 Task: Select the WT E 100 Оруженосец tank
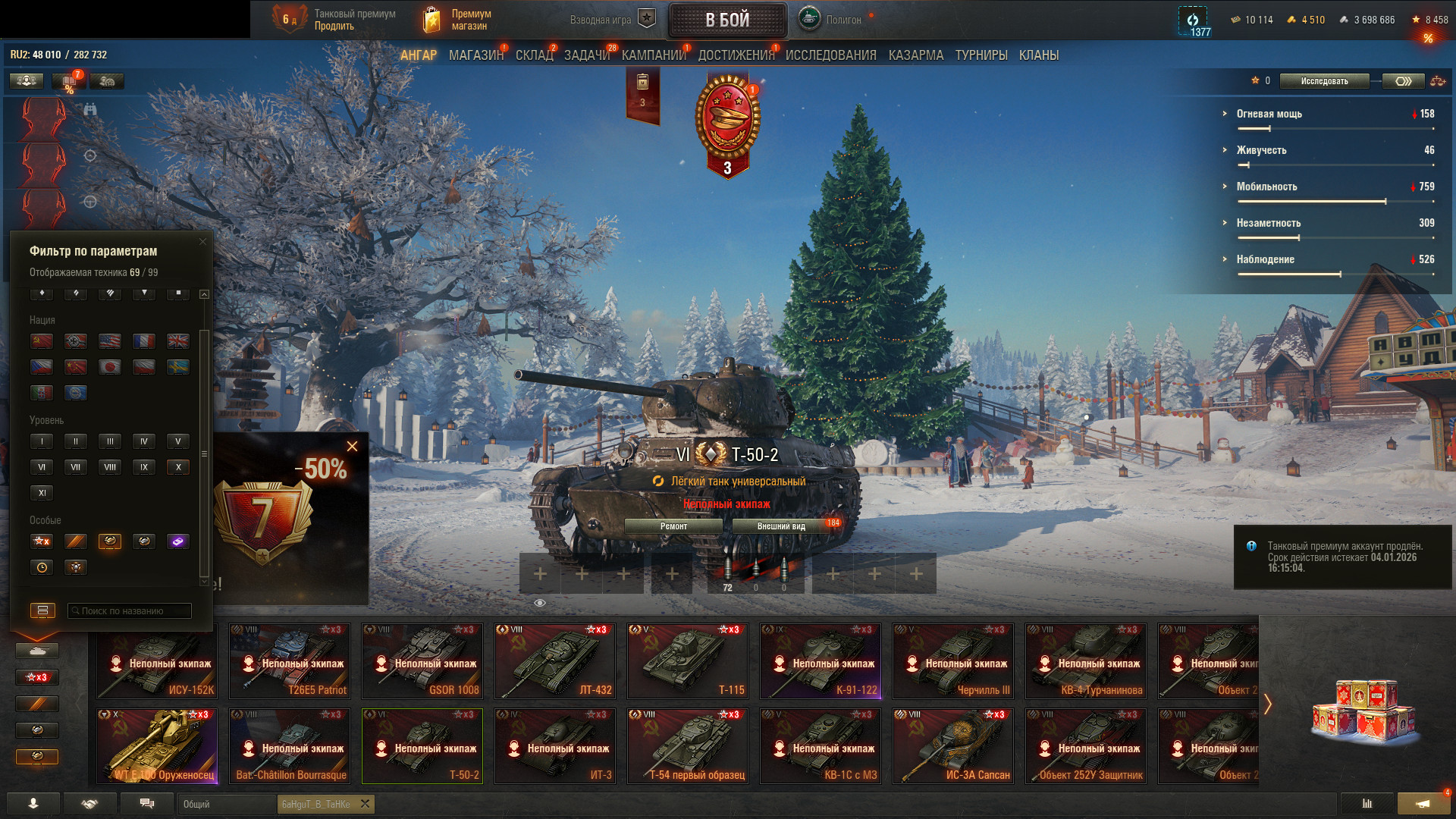[157, 746]
